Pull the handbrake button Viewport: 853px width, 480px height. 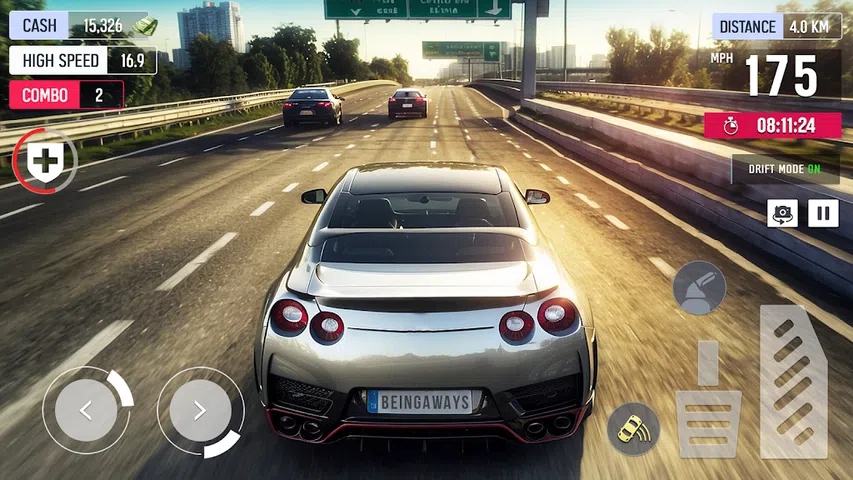[699, 287]
